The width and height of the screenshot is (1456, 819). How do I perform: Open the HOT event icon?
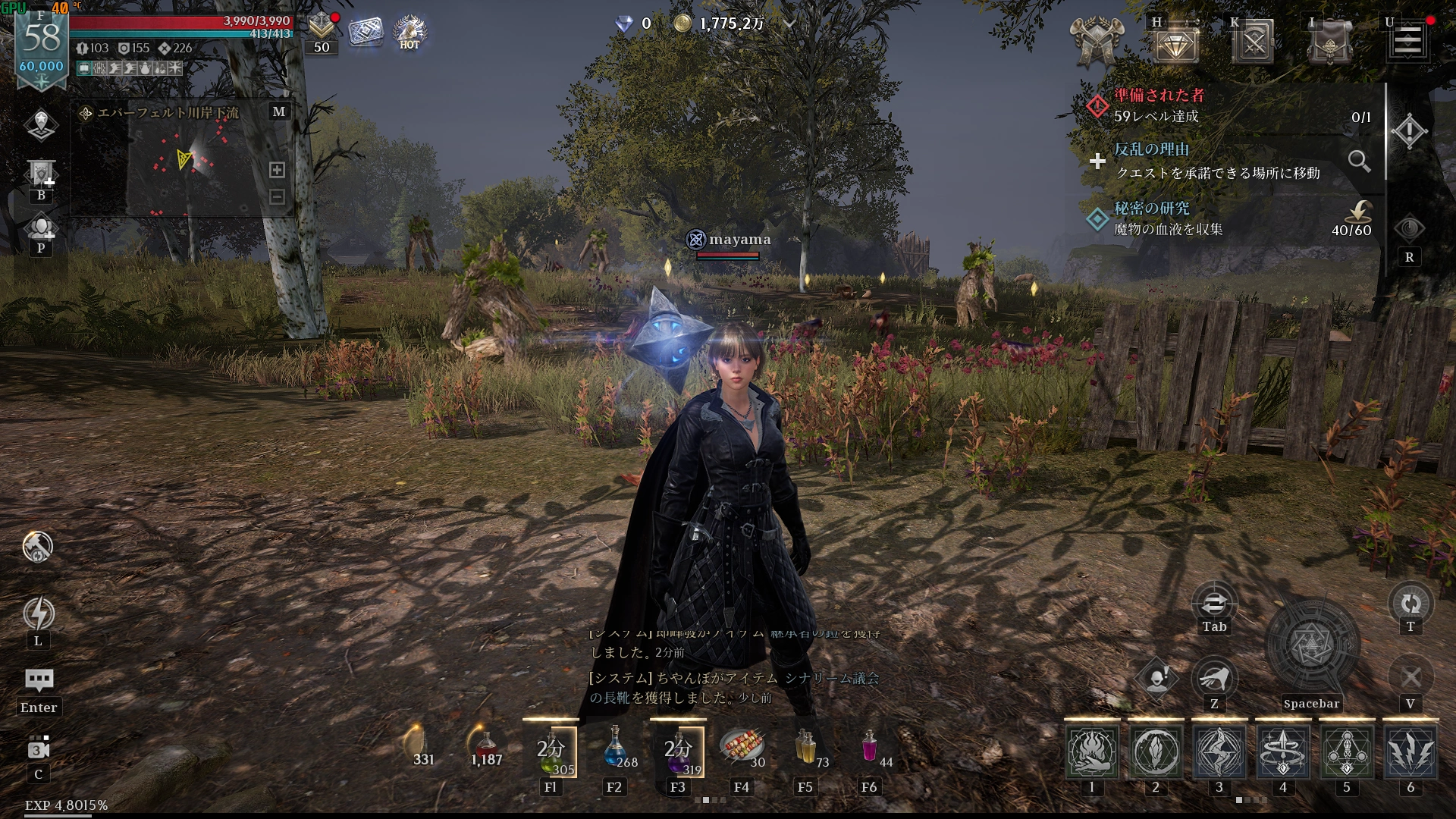click(x=409, y=32)
